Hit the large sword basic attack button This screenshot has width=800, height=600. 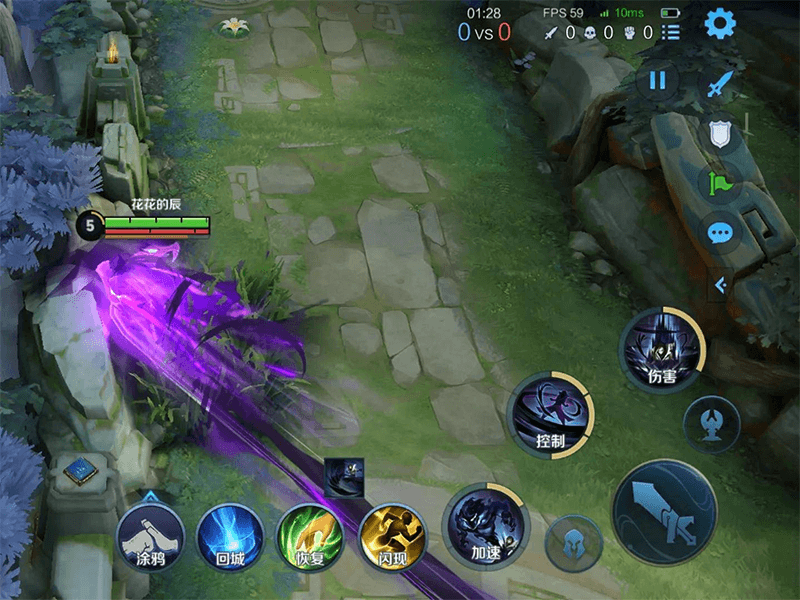[664, 511]
